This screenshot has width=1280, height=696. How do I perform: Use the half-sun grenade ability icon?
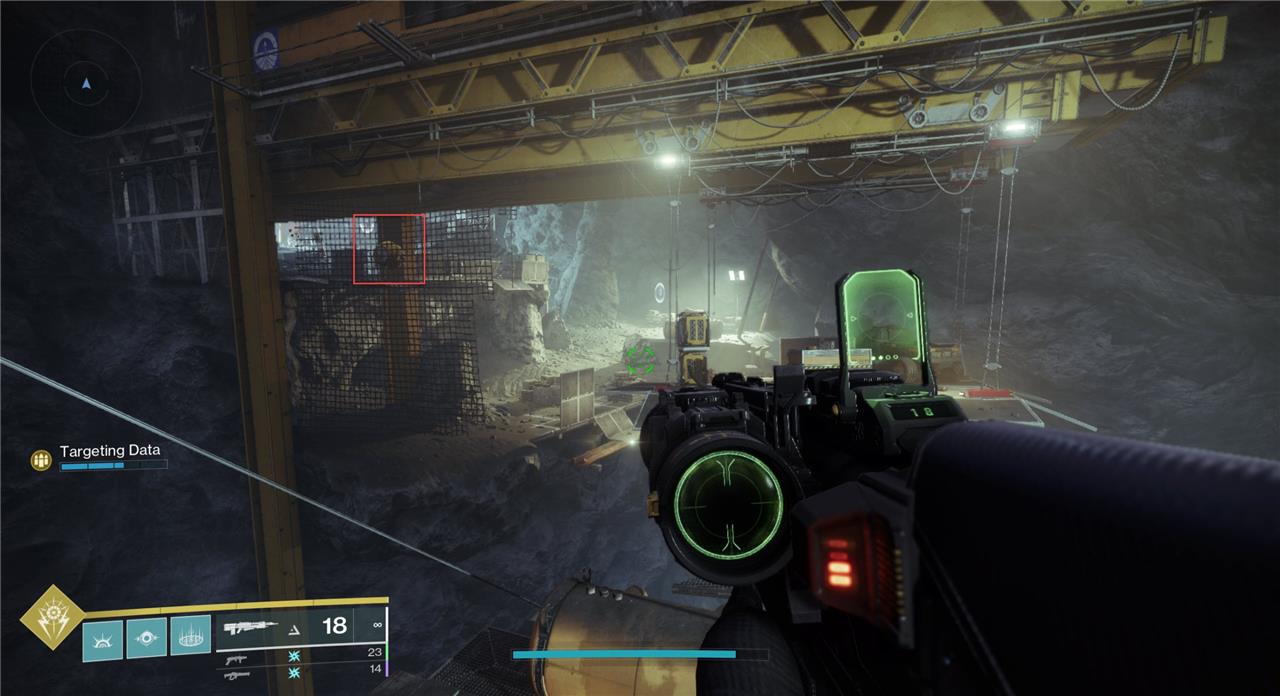102,638
